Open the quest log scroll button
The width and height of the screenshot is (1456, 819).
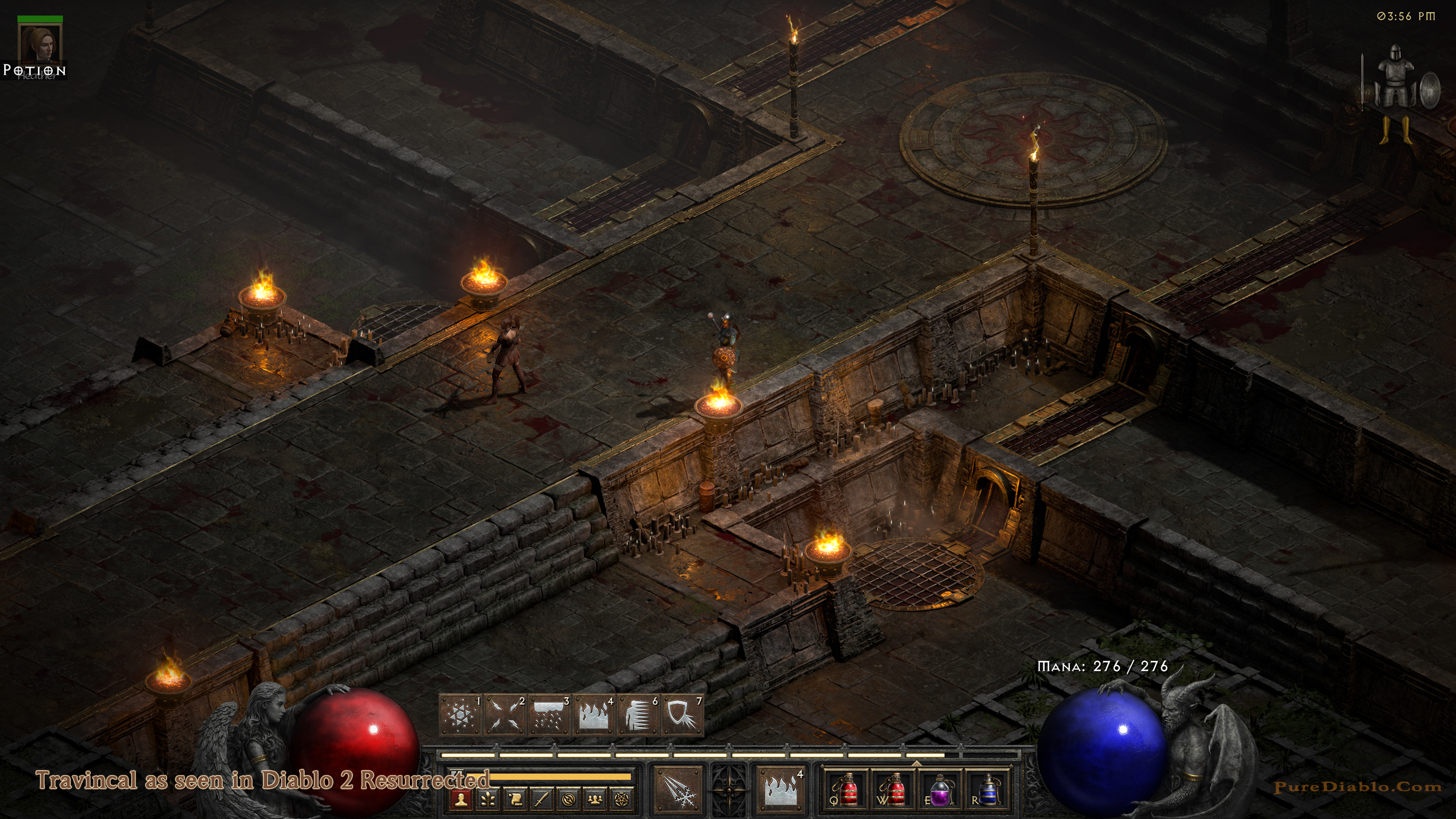(x=515, y=799)
